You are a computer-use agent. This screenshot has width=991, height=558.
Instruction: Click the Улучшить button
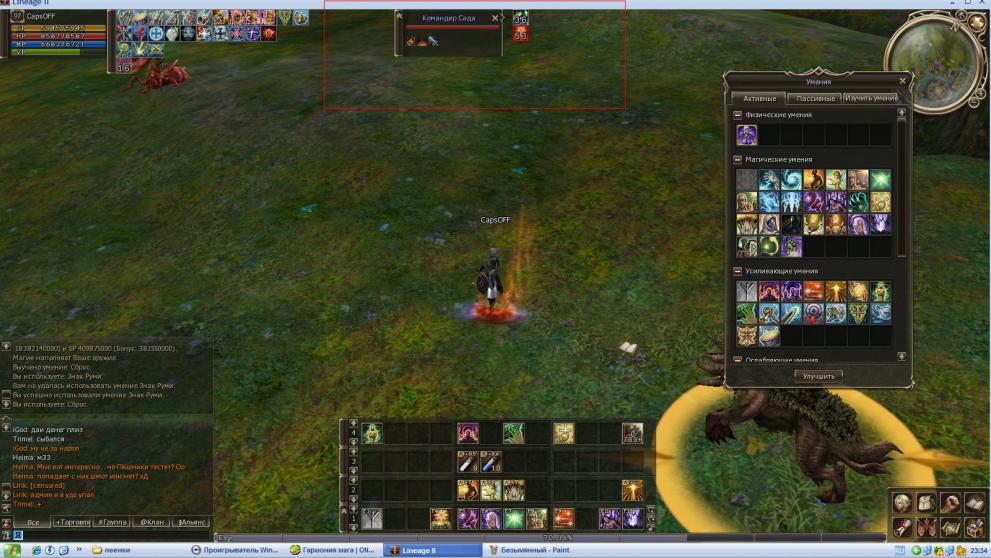point(818,376)
